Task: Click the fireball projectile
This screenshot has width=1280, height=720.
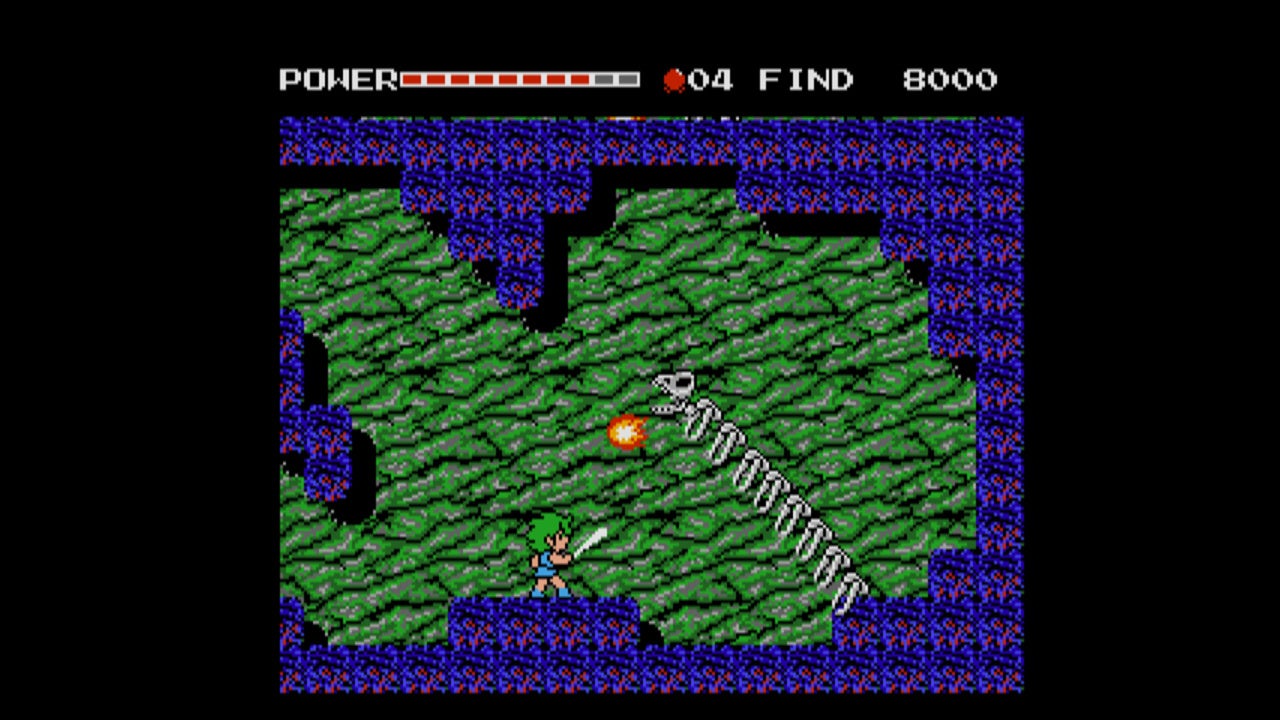Action: click(x=628, y=432)
